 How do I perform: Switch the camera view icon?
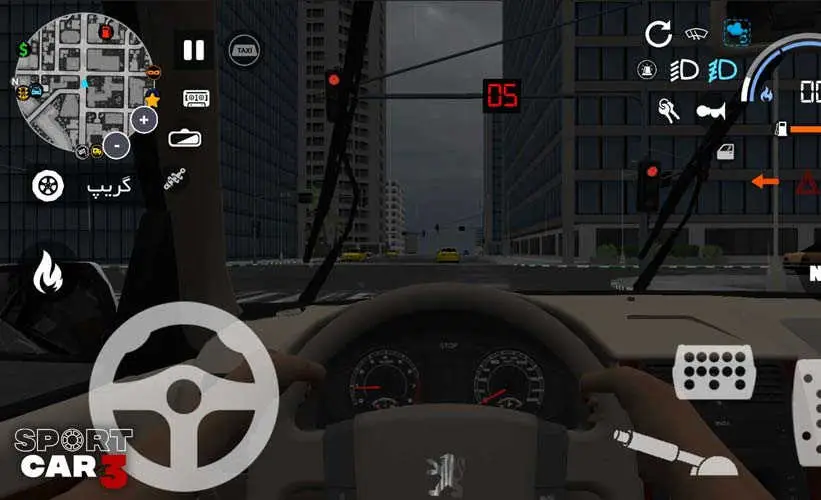pyautogui.click(x=185, y=138)
